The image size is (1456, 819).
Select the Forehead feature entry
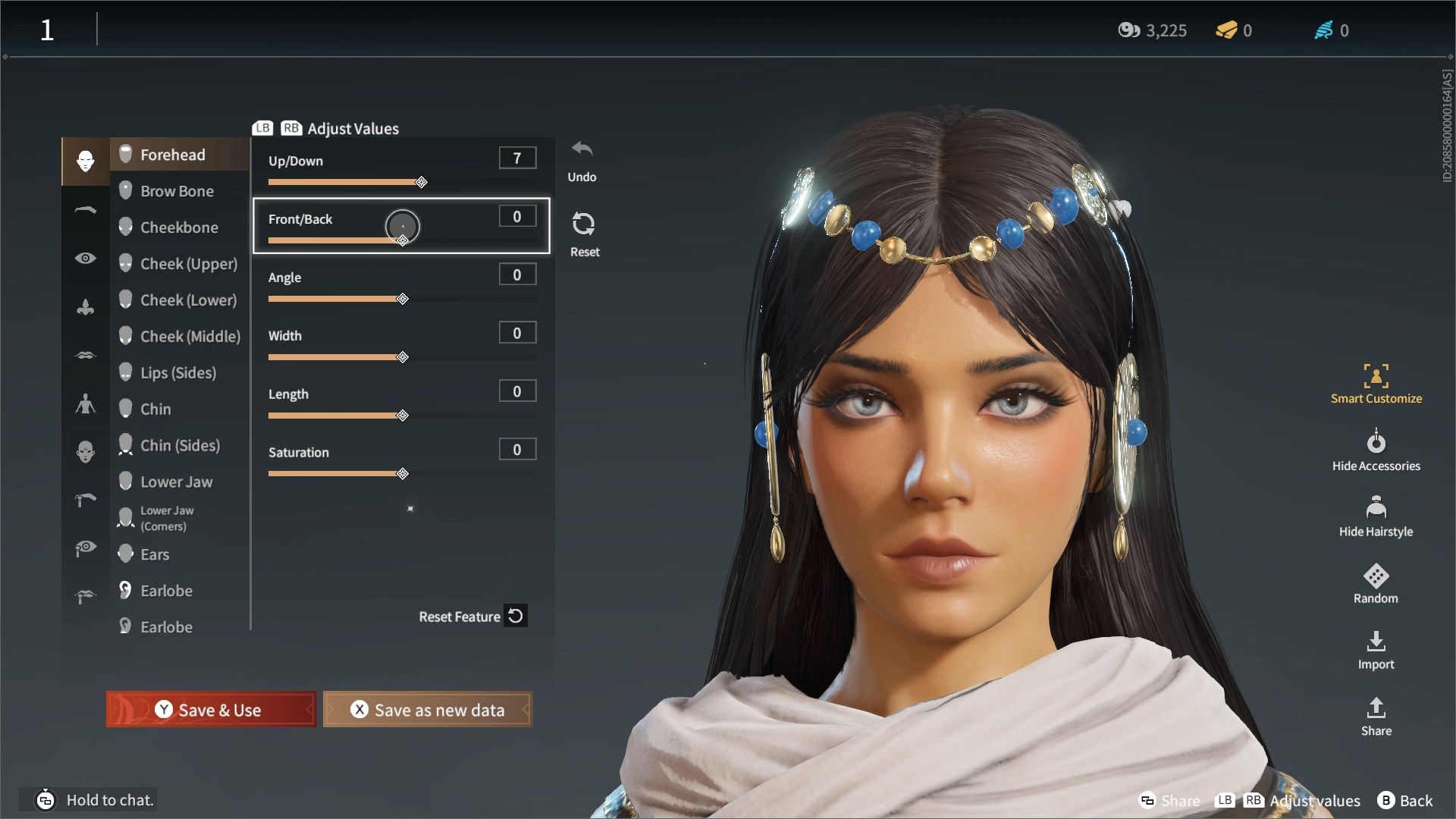[173, 154]
